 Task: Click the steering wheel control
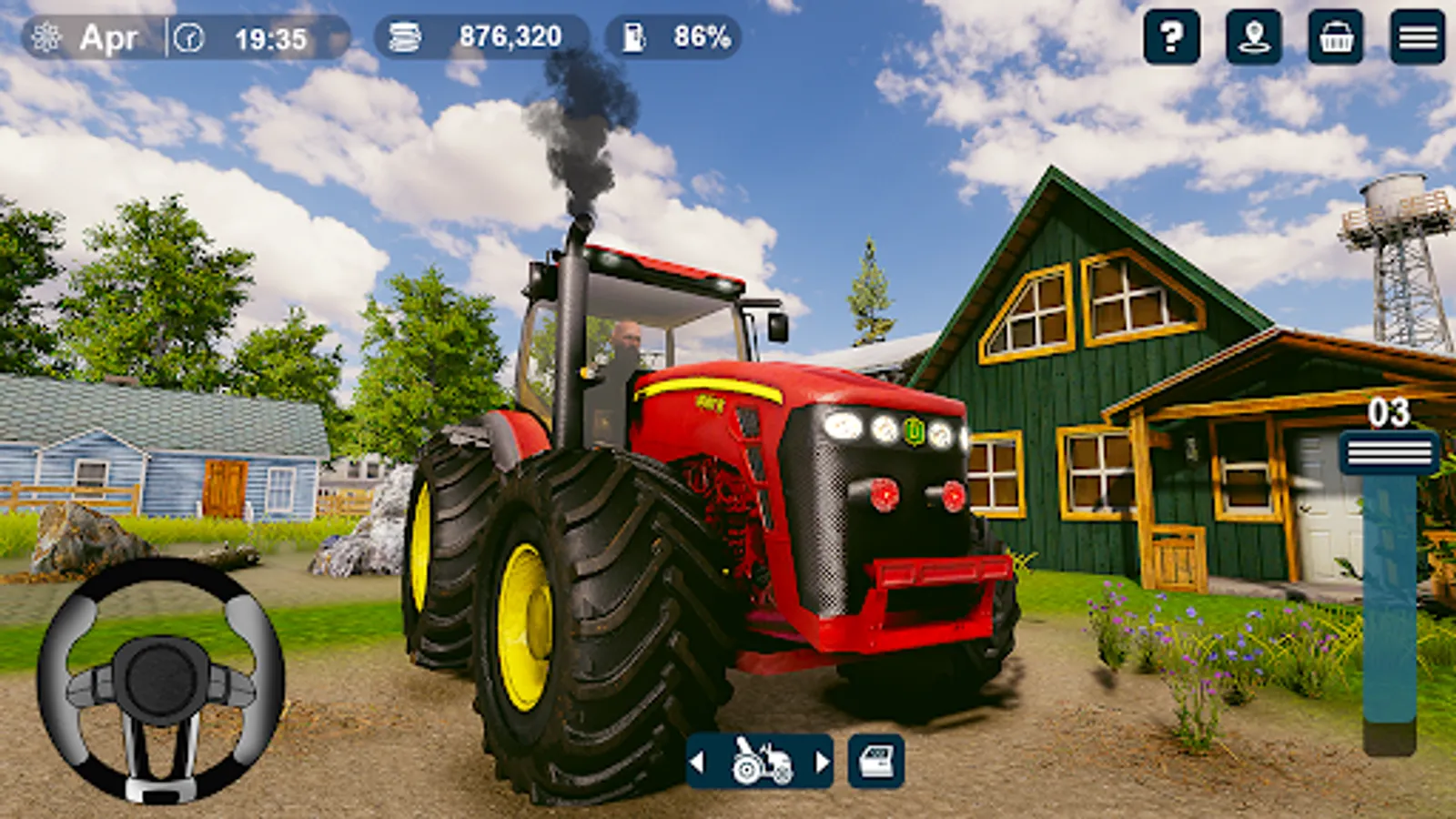161,681
